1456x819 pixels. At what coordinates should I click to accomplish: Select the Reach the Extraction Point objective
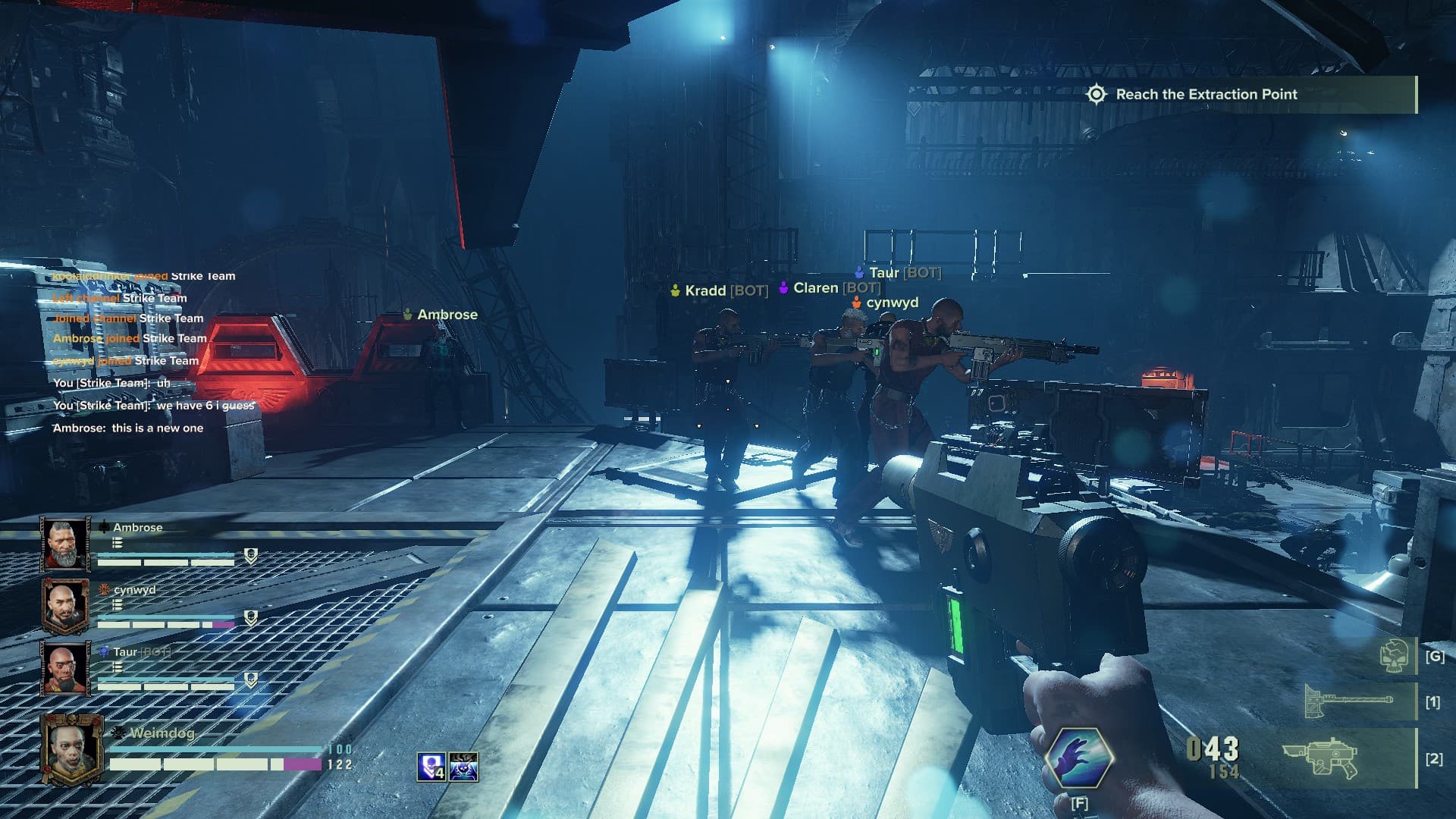(x=1206, y=95)
